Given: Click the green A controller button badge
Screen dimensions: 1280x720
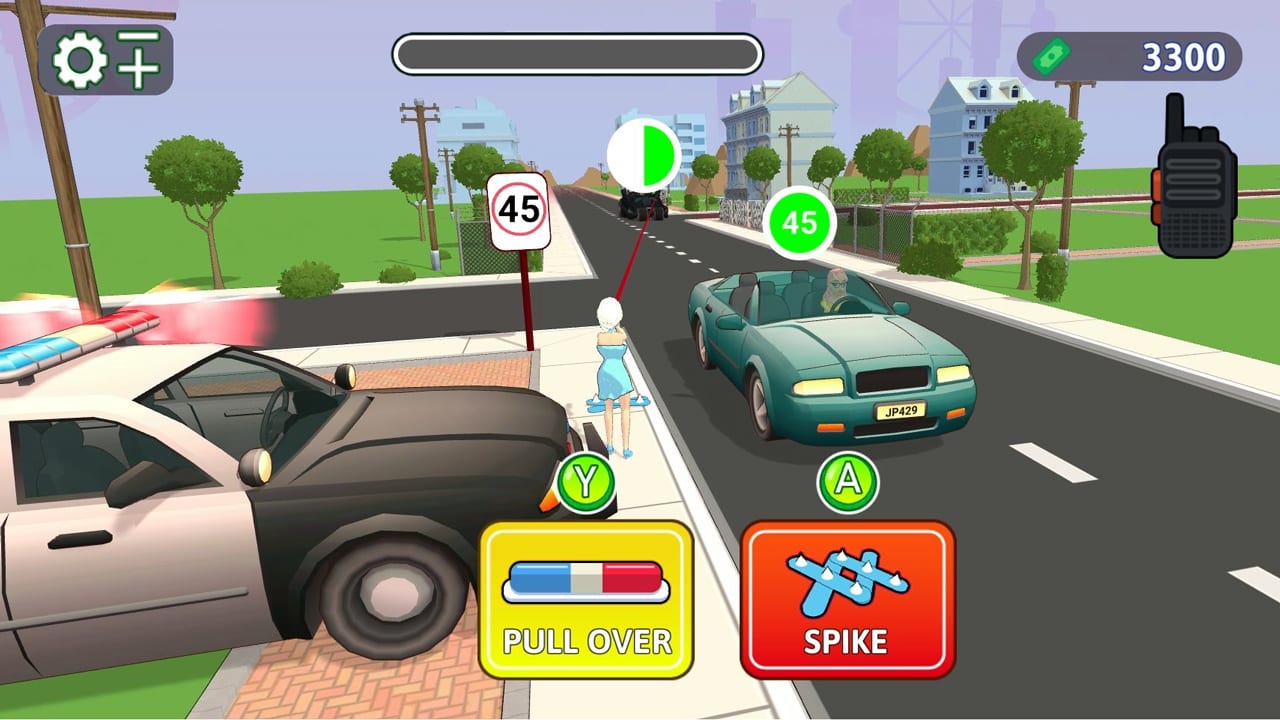Looking at the screenshot, I should [846, 482].
